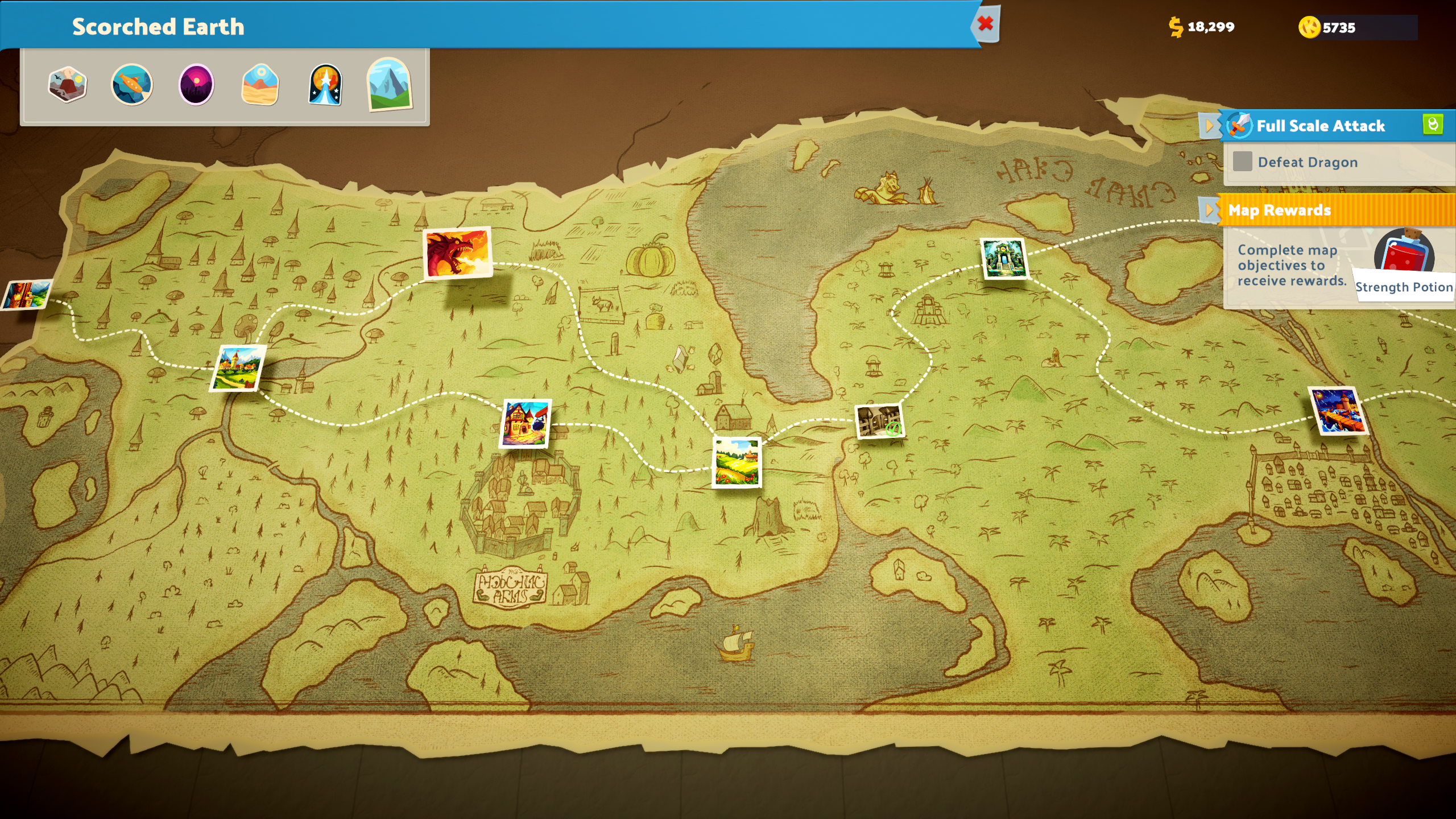
Task: Select the completed dark wooden building thumbnail
Action: [879, 421]
